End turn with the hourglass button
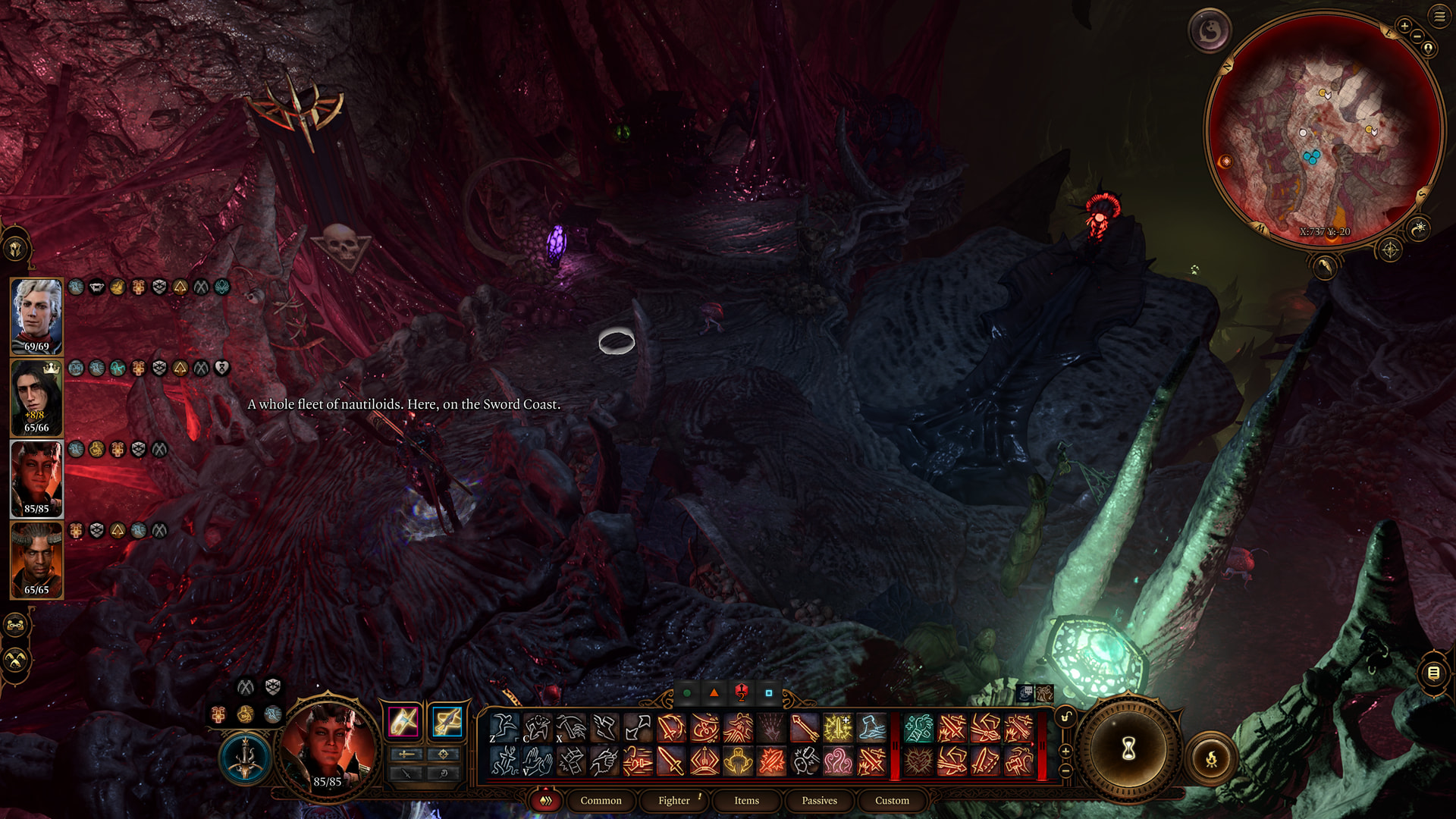The height and width of the screenshot is (819, 1456). click(1128, 749)
